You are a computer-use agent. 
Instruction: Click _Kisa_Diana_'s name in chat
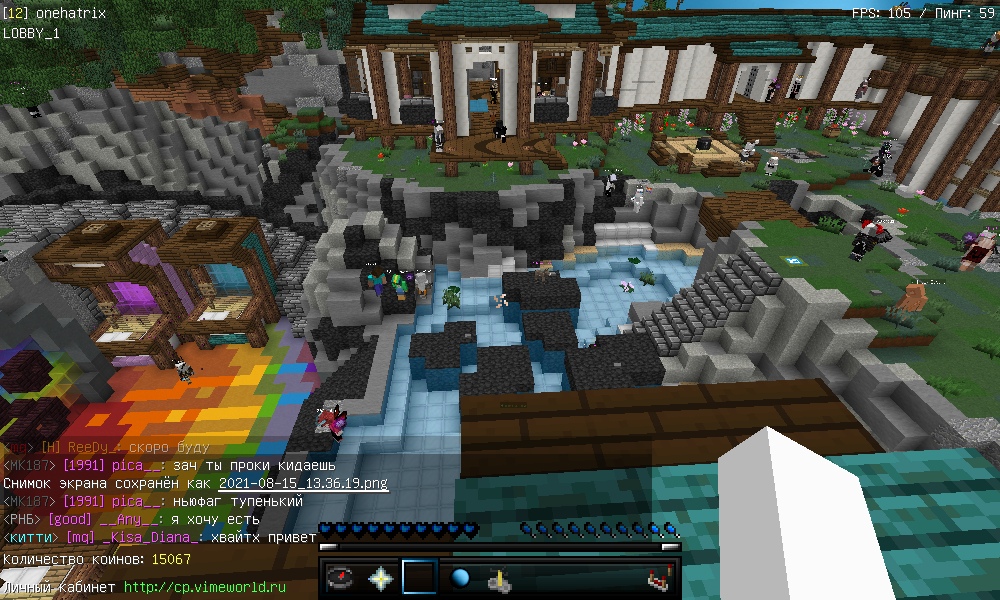pyautogui.click(x=153, y=537)
